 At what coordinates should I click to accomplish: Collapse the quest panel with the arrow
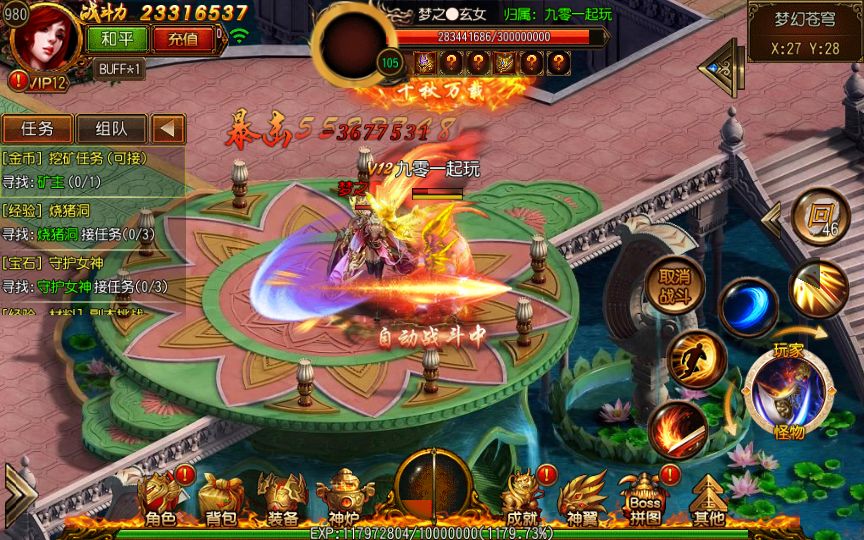(168, 129)
